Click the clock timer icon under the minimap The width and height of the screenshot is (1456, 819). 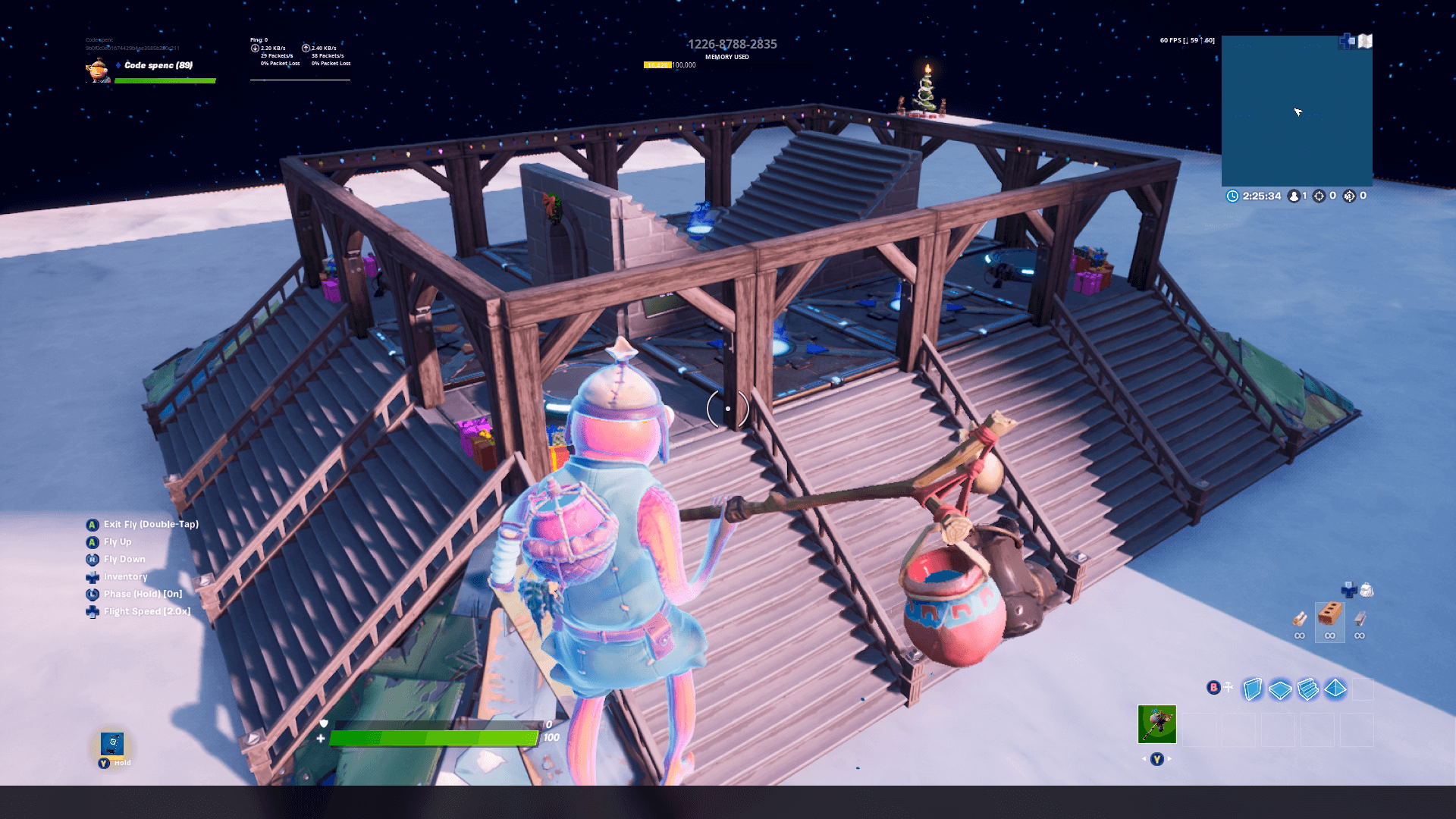(1233, 196)
